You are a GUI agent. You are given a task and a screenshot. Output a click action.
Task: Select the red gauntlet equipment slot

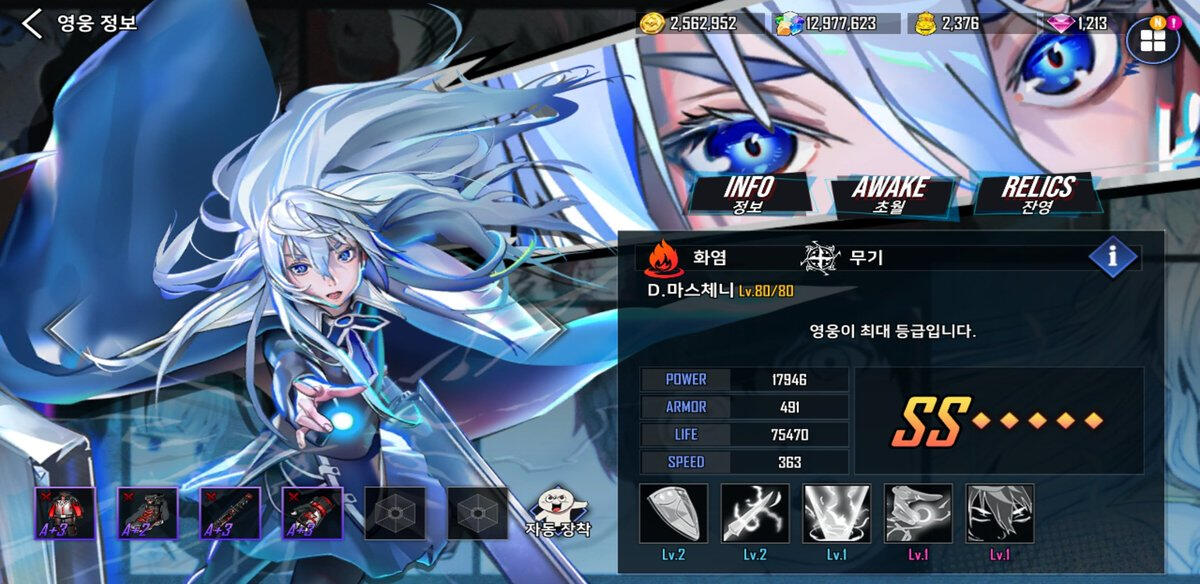point(312,514)
